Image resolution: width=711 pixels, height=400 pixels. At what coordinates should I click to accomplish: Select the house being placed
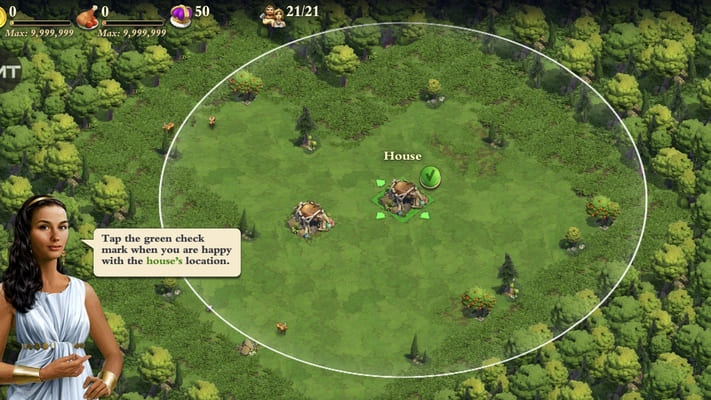[403, 197]
